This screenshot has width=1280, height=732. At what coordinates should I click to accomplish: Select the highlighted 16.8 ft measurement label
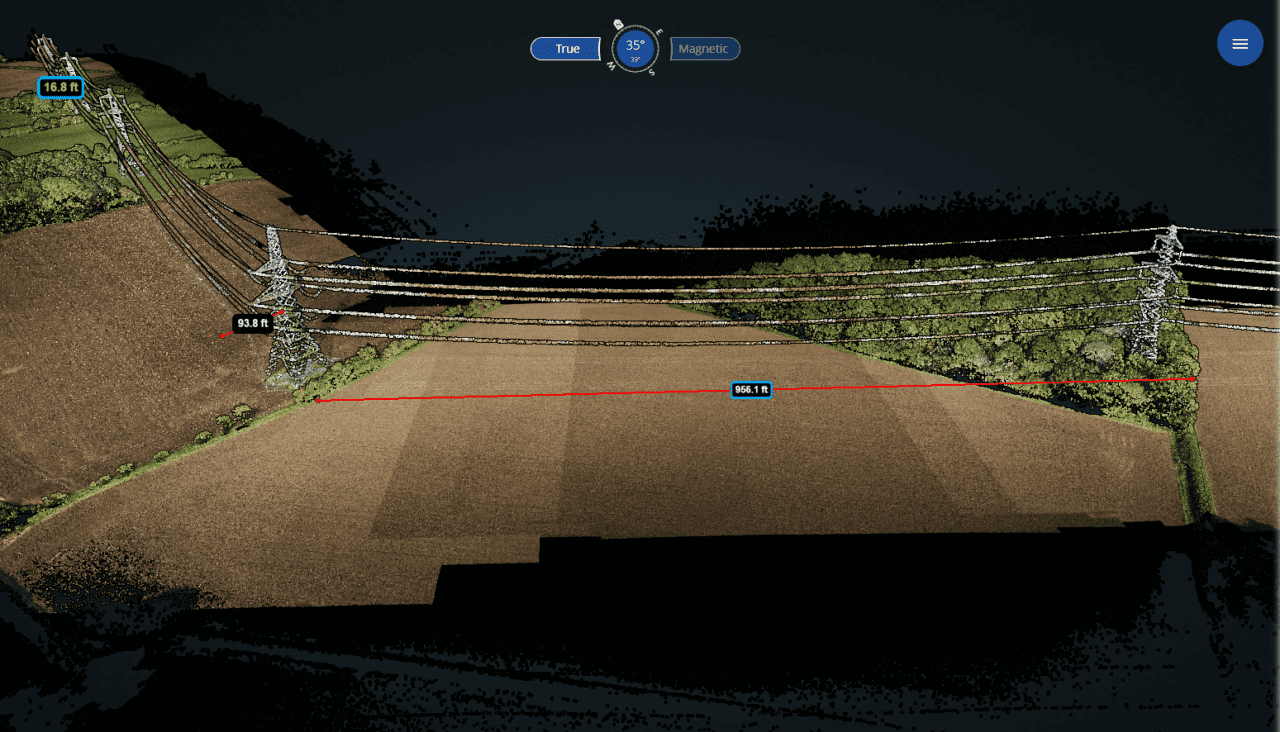point(61,87)
